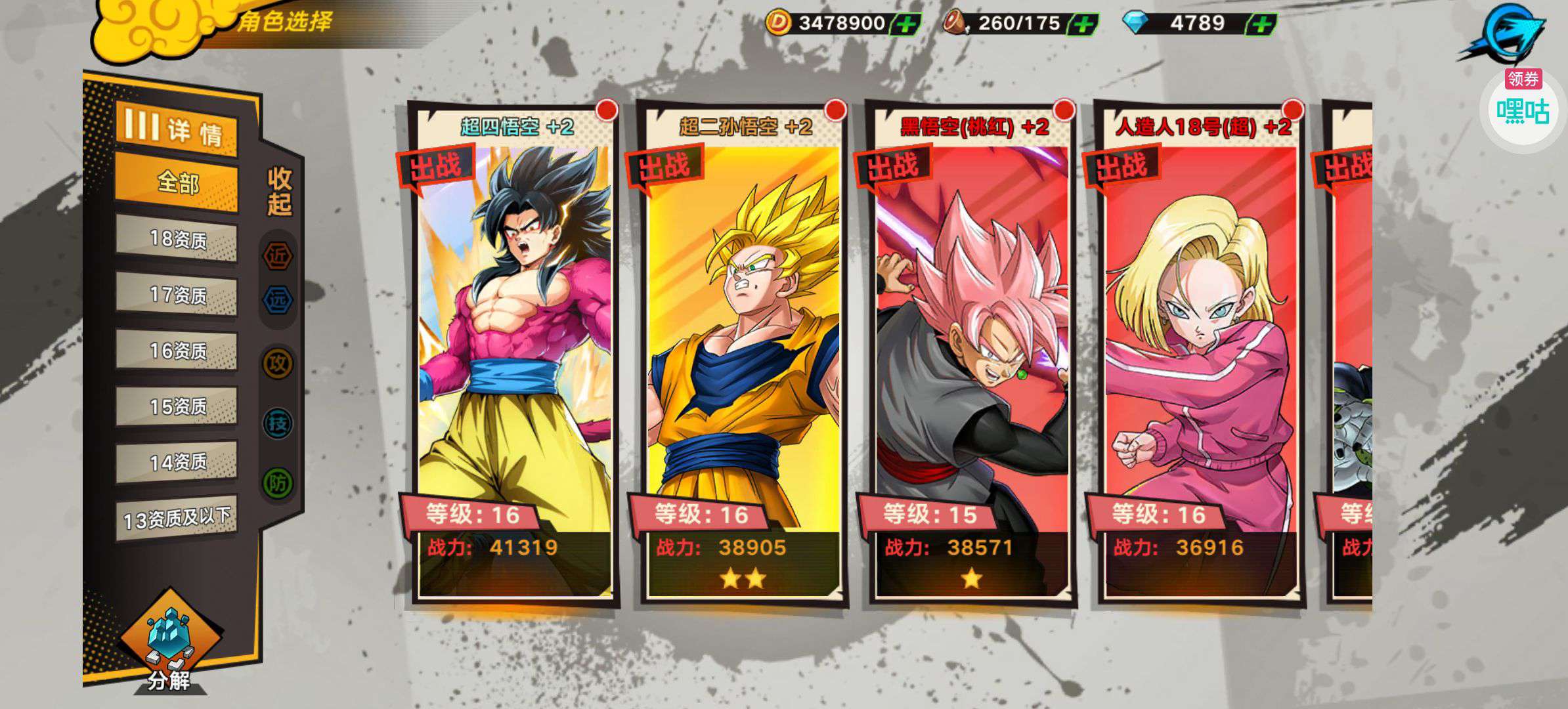Toggle the 攻 attack type icon
Image resolution: width=1568 pixels, height=709 pixels.
coord(278,363)
